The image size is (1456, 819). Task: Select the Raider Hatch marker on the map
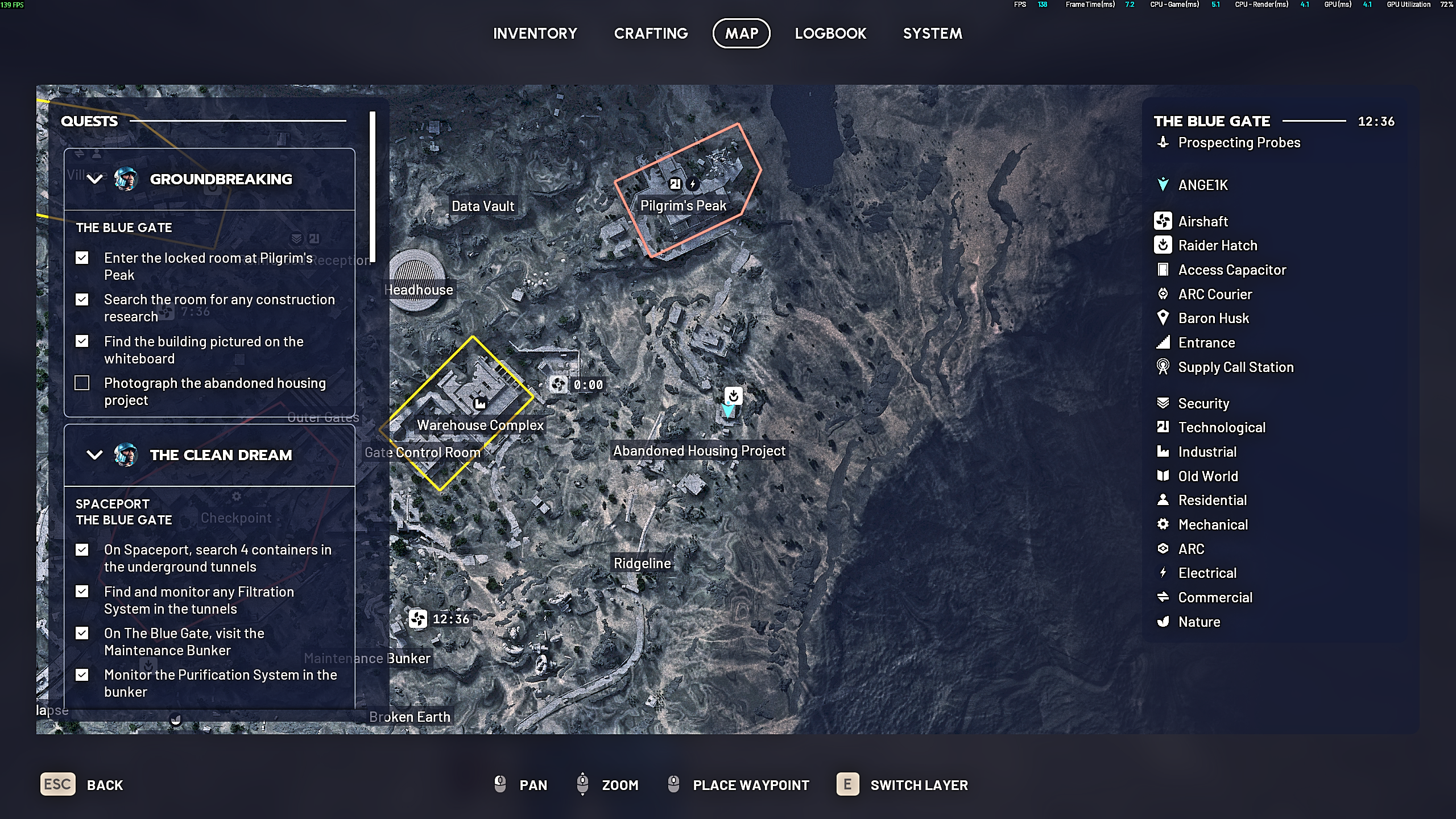point(733,396)
